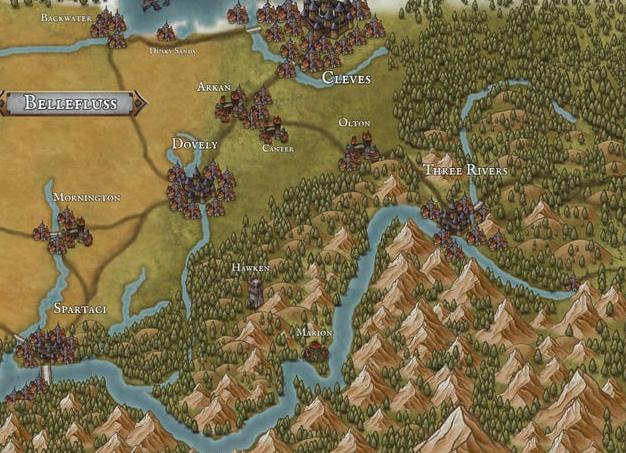Choose the Backwater town marker
Image resolution: width=626 pixels, height=453 pixels.
109,27
